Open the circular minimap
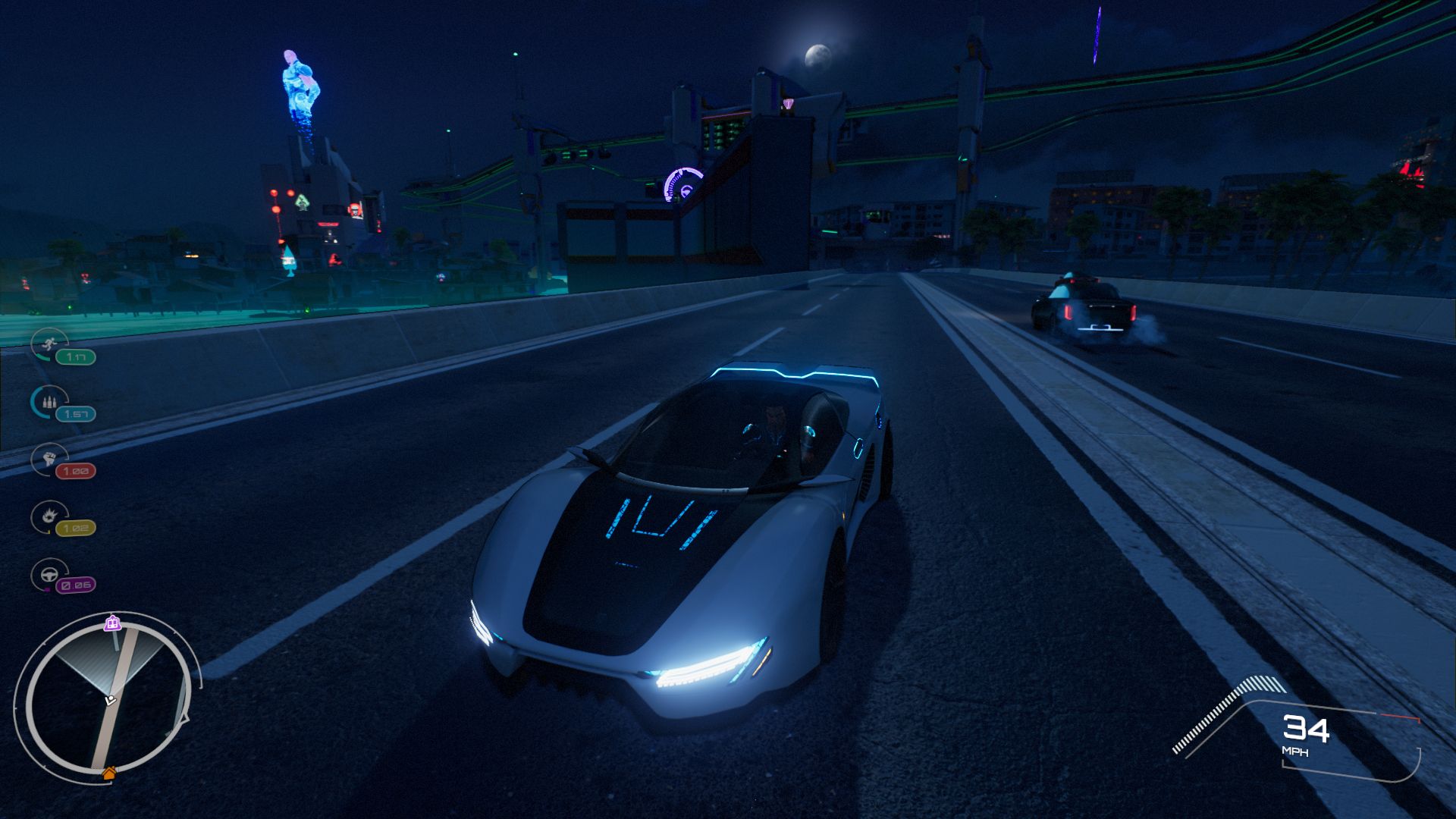 pyautogui.click(x=106, y=698)
